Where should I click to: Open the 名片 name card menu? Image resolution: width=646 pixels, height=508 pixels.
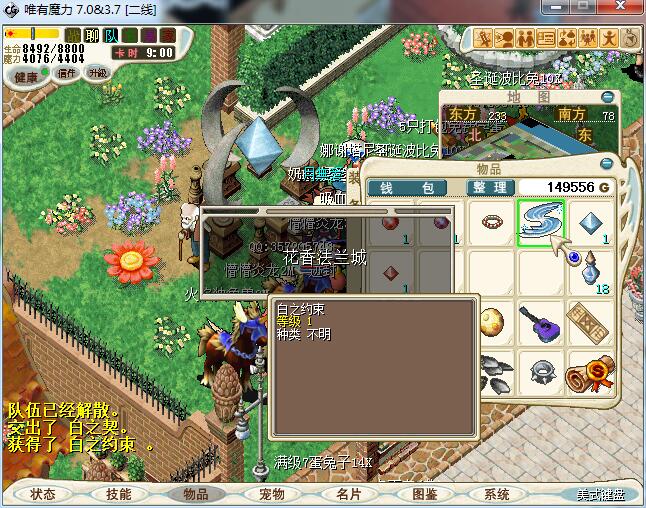point(348,494)
